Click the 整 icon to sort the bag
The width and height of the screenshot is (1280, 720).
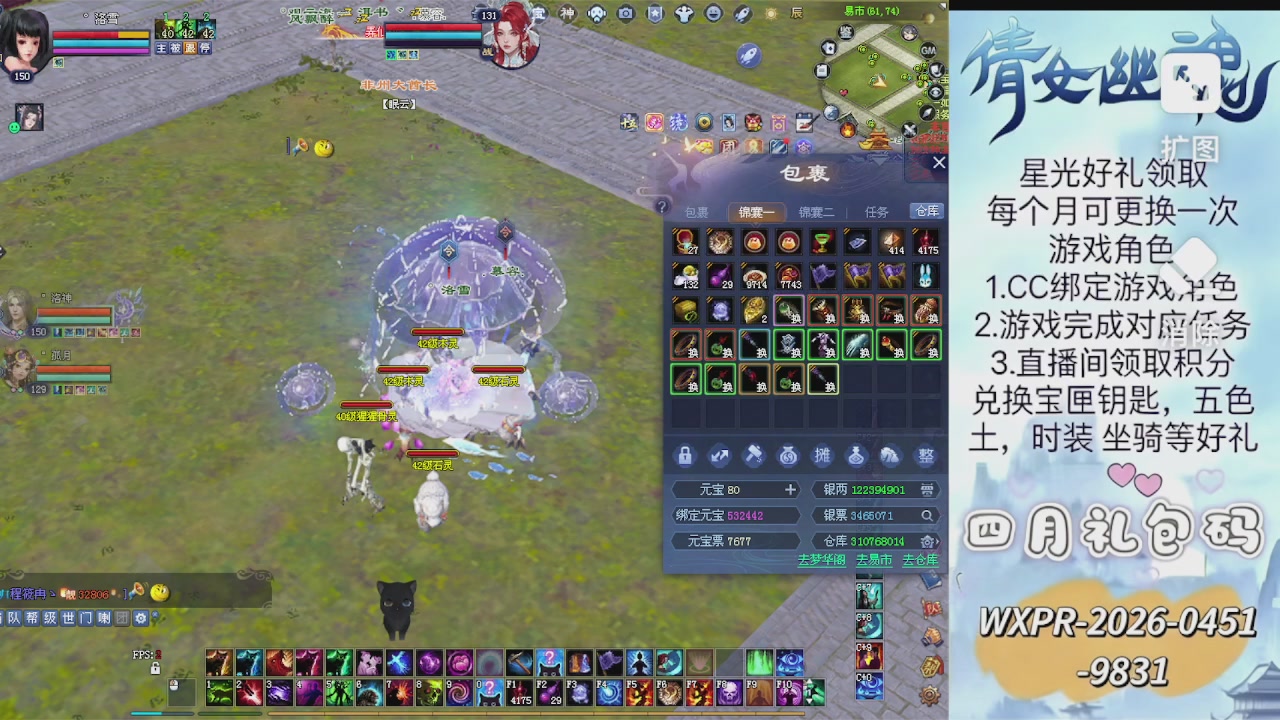point(925,455)
